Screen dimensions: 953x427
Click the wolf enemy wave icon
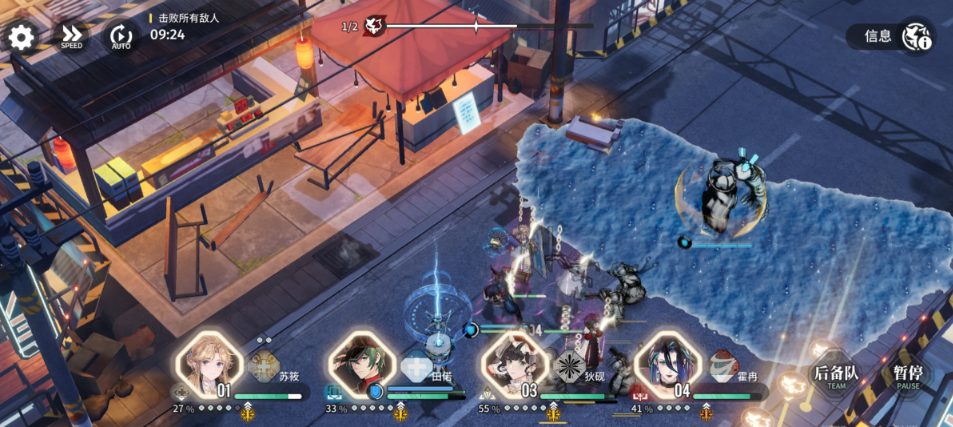tap(375, 26)
